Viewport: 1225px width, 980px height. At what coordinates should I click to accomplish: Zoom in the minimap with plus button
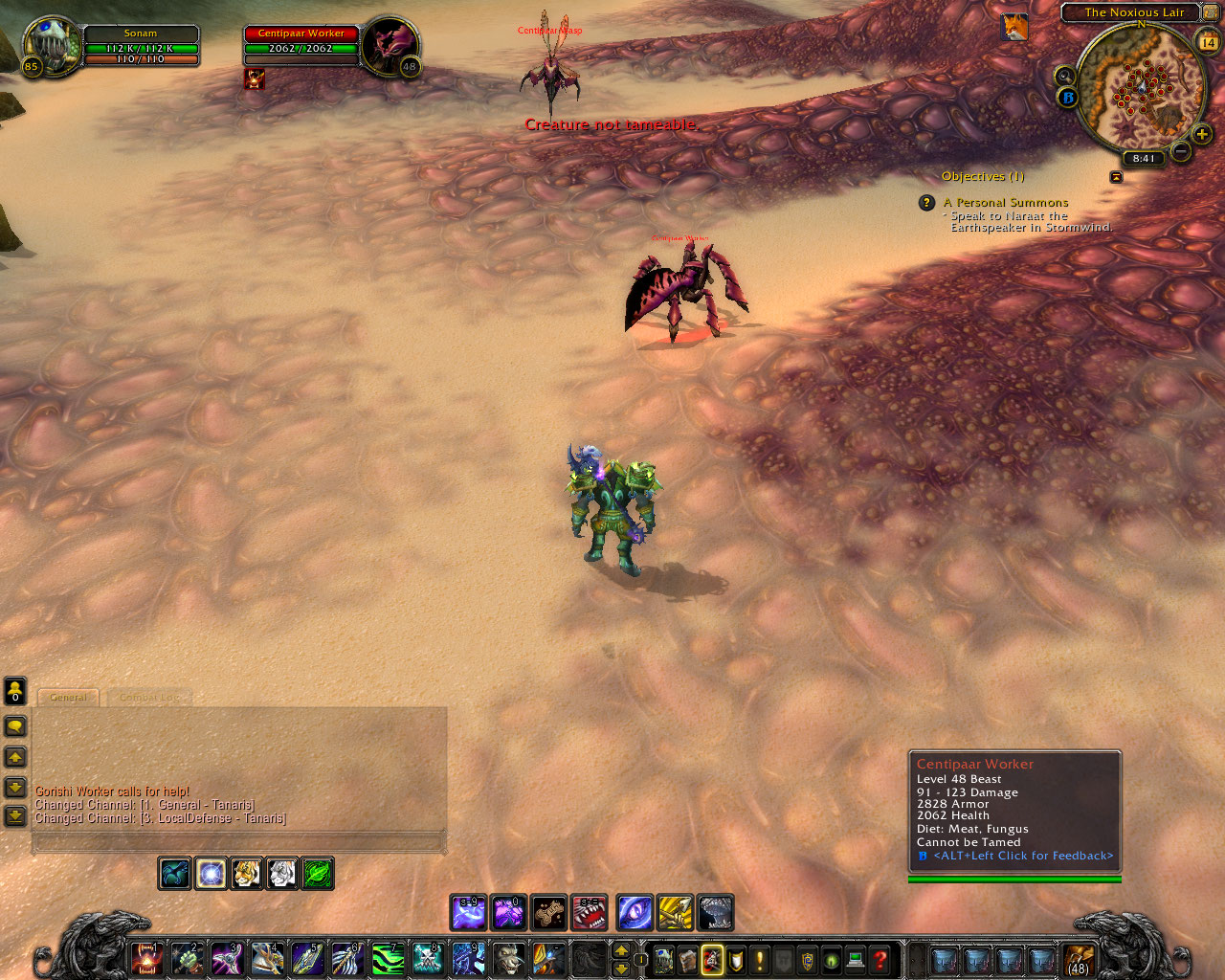(1202, 135)
